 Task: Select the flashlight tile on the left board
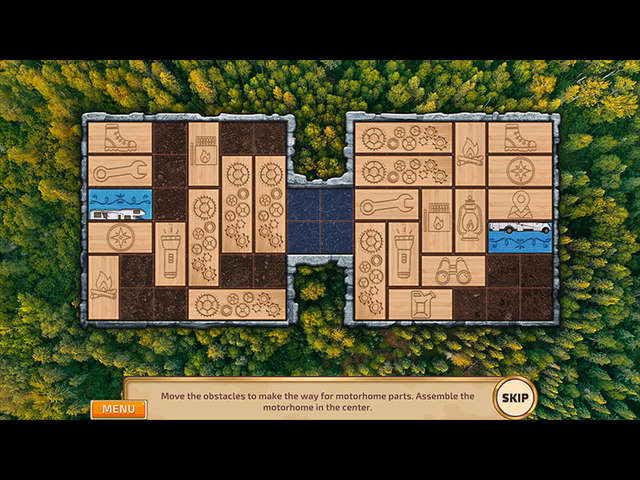point(170,254)
